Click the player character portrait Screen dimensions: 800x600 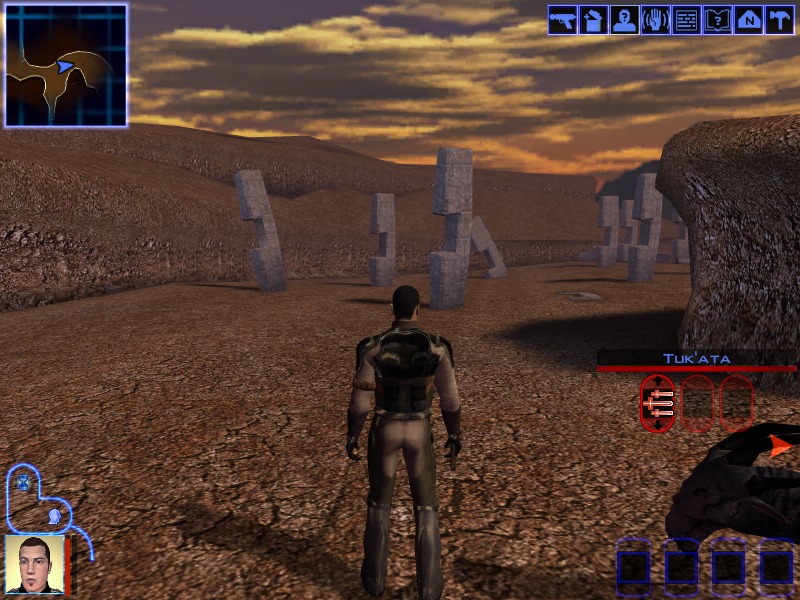click(x=35, y=565)
